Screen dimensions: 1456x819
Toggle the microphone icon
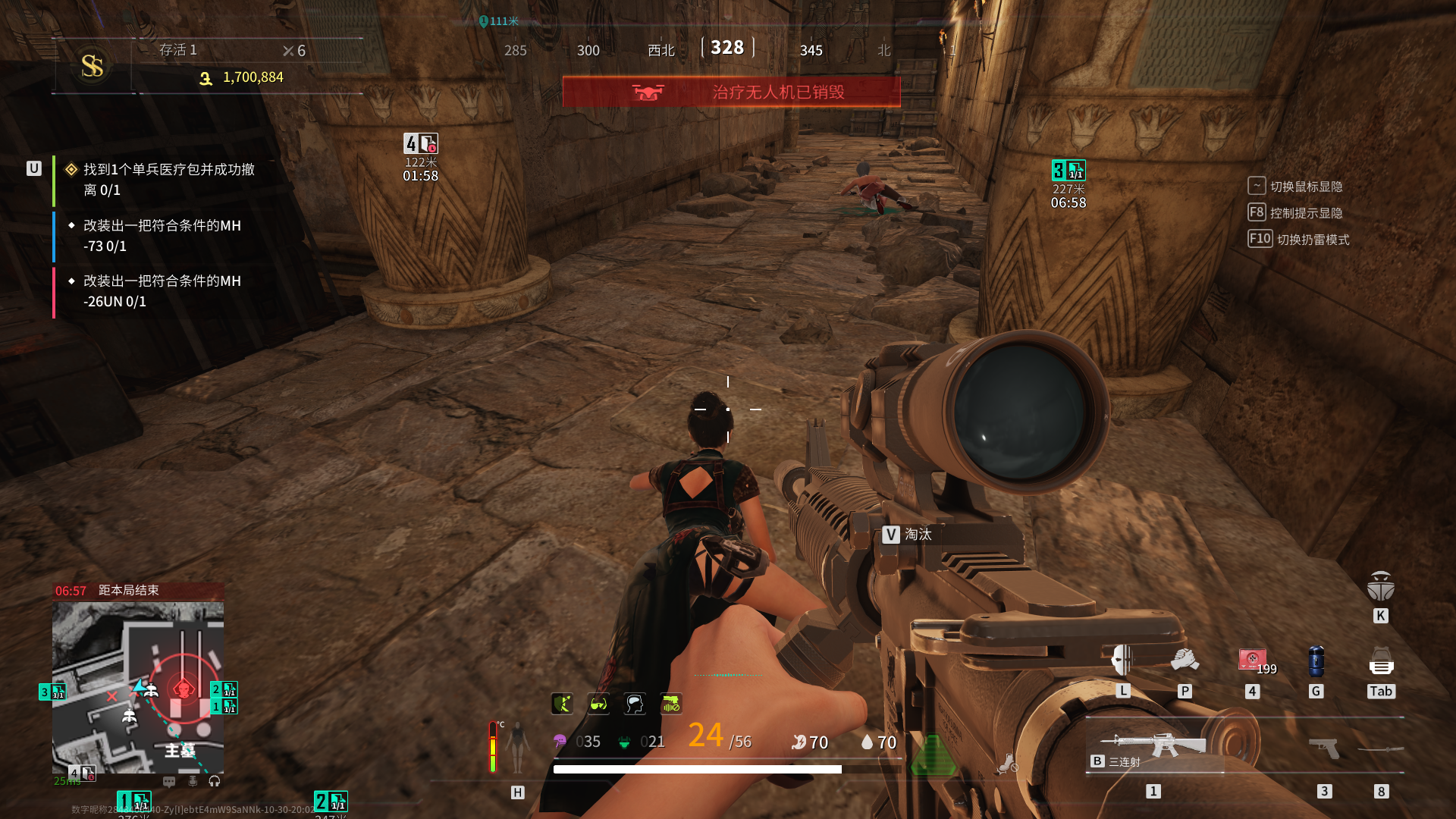click(x=193, y=781)
